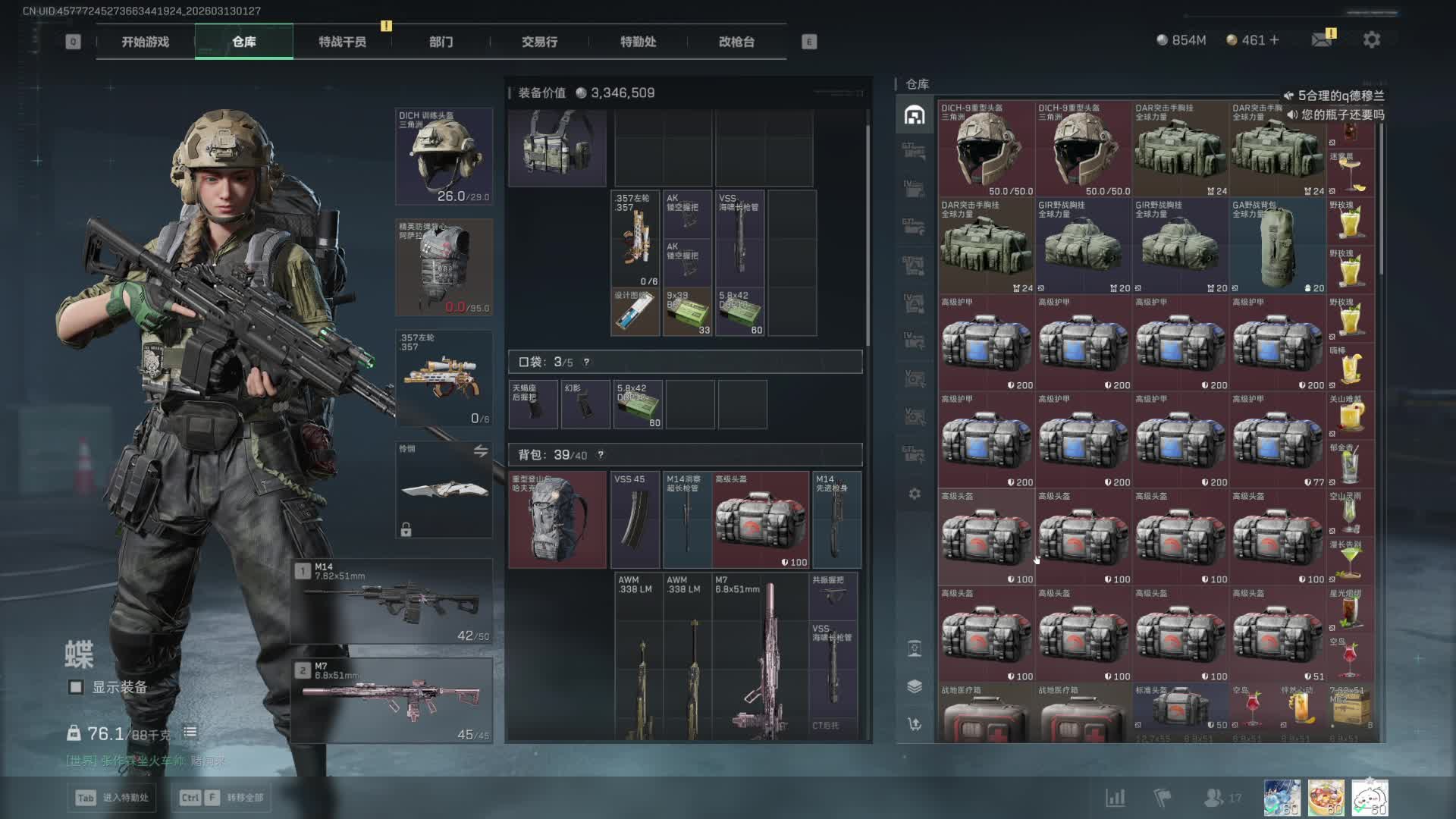The height and width of the screenshot is (819, 1456).
Task: Select the 特勤处 tab
Action: coord(638,42)
